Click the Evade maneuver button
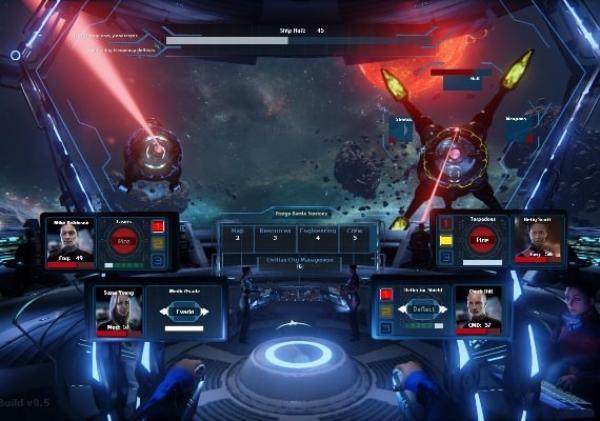The height and width of the screenshot is (421, 600). 183,311
